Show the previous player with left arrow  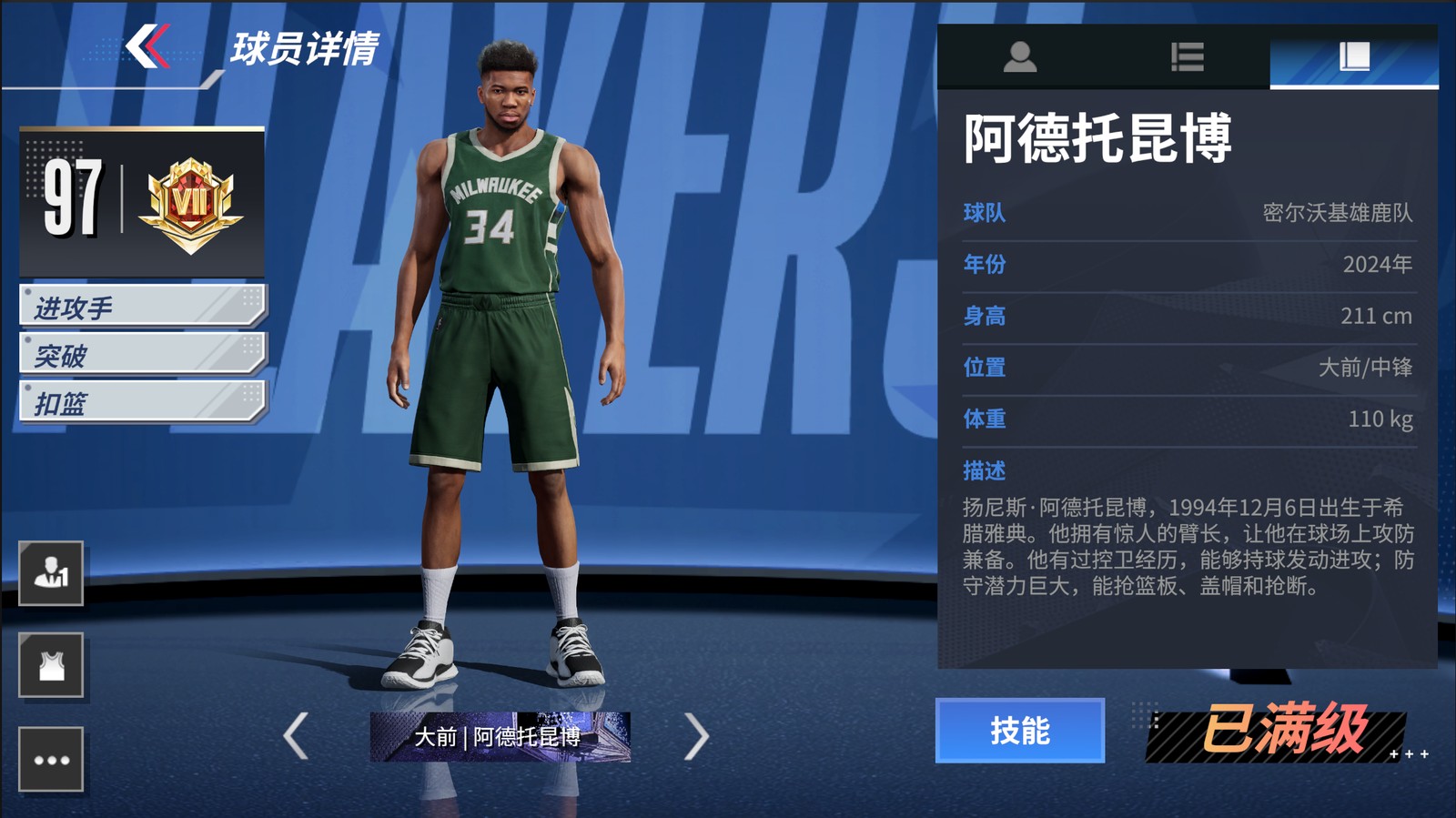coord(296,736)
